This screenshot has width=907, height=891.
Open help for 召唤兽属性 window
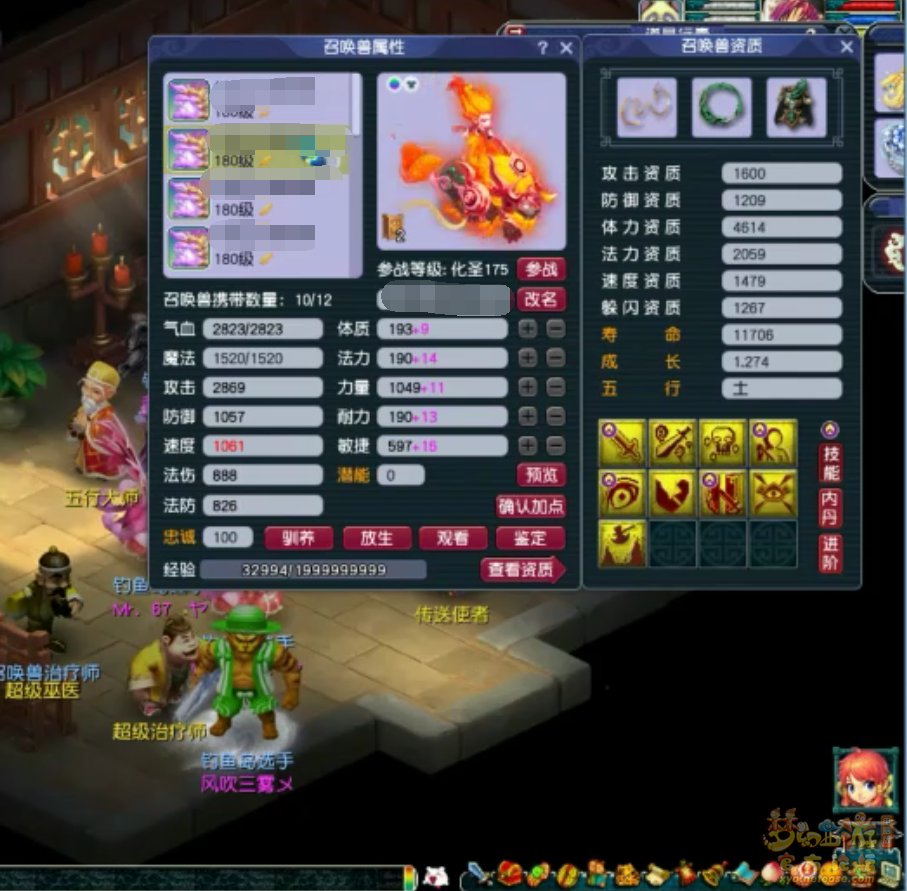click(x=543, y=48)
